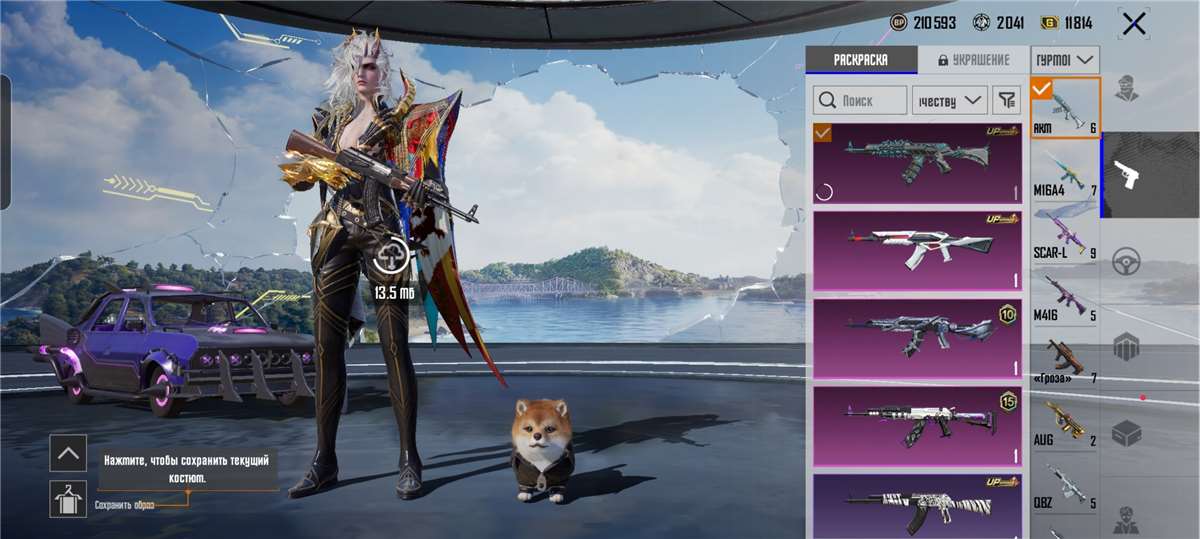Select the level 10 AKM skin

coord(916,337)
